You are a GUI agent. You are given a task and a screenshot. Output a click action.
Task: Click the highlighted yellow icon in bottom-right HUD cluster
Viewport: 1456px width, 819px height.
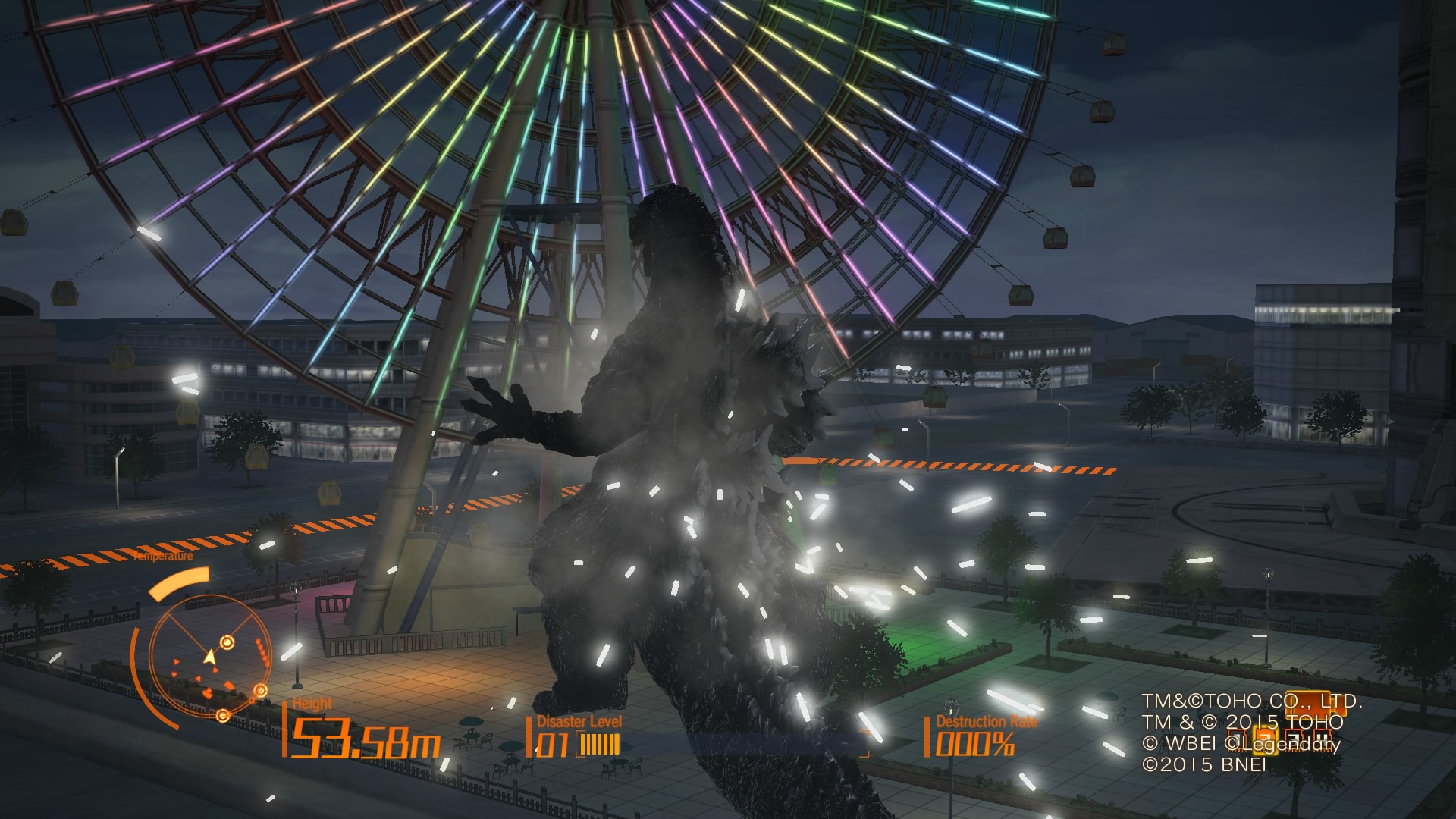coord(1266,741)
